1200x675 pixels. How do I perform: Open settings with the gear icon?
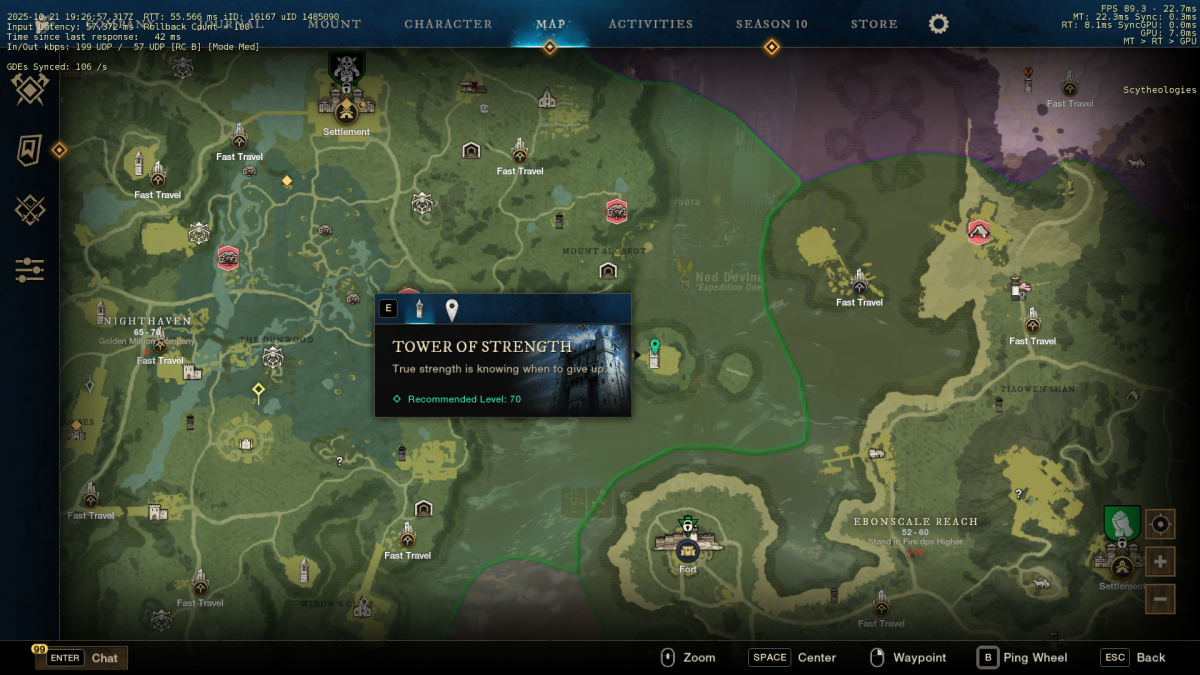point(938,24)
